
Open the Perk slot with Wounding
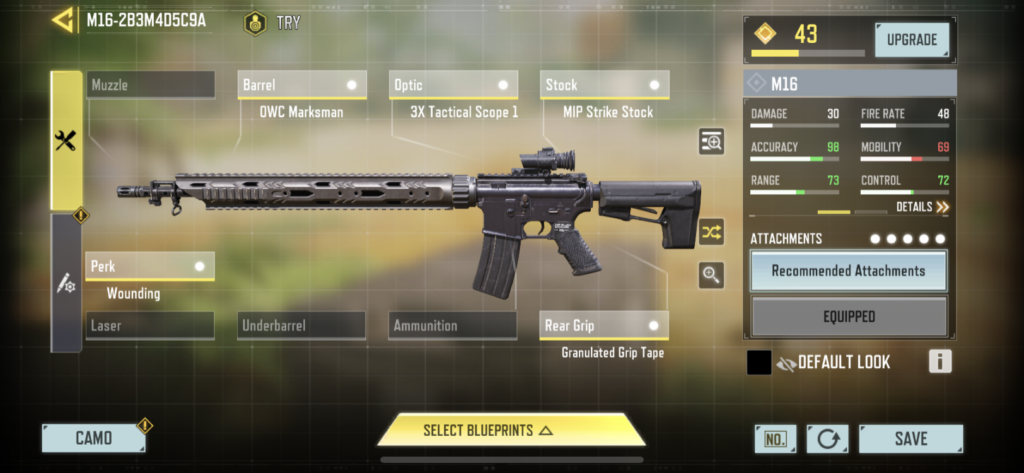pyautogui.click(x=150, y=266)
